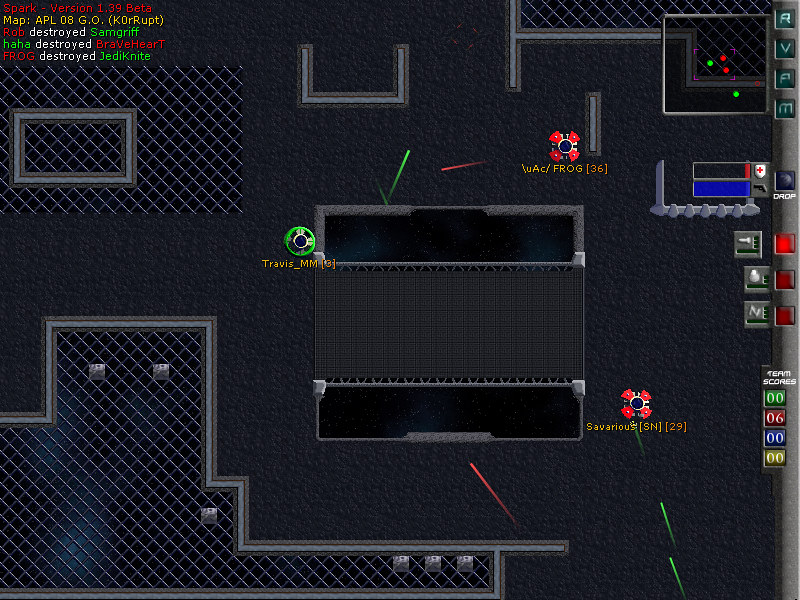Click the DROP orb button
Viewport: 800px width, 600px height.
click(785, 181)
